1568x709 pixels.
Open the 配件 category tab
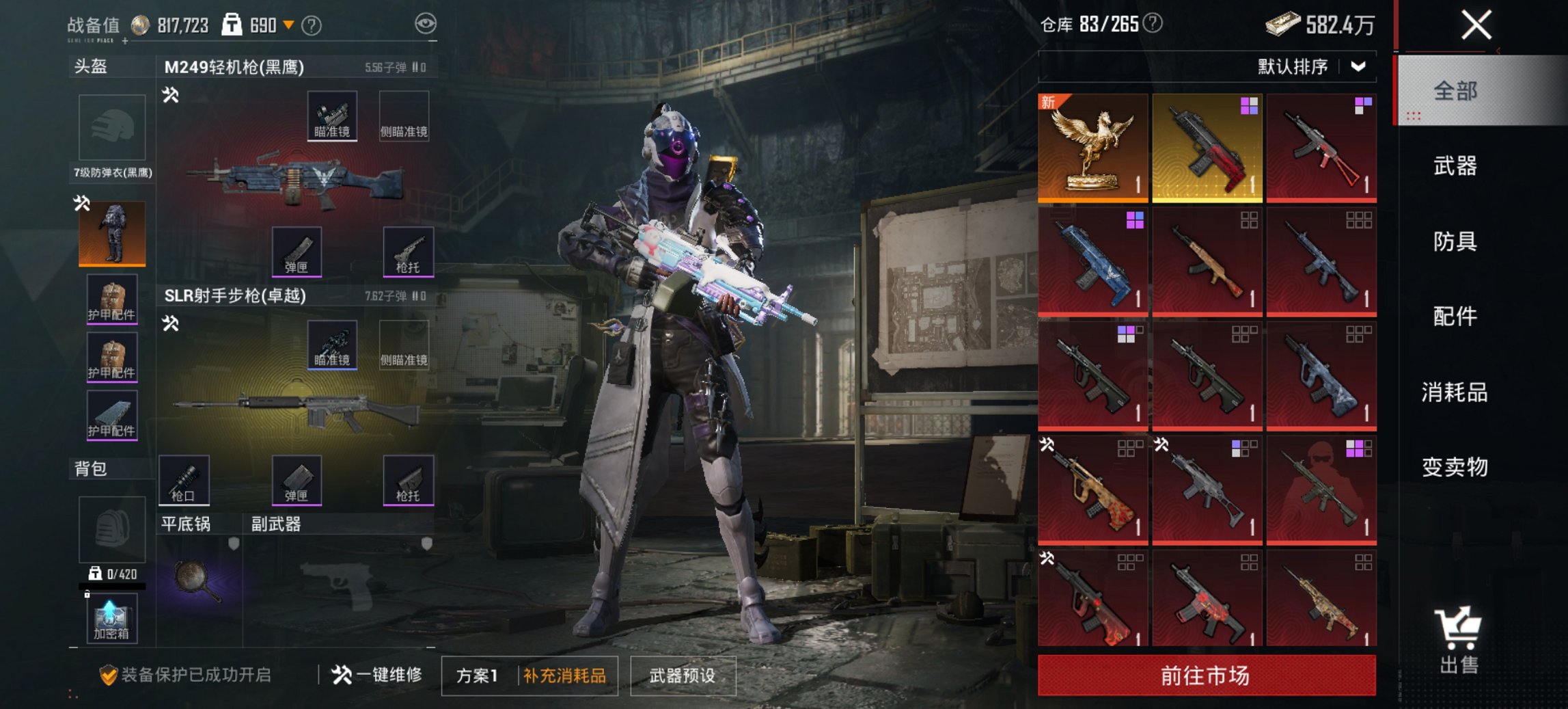(x=1455, y=317)
